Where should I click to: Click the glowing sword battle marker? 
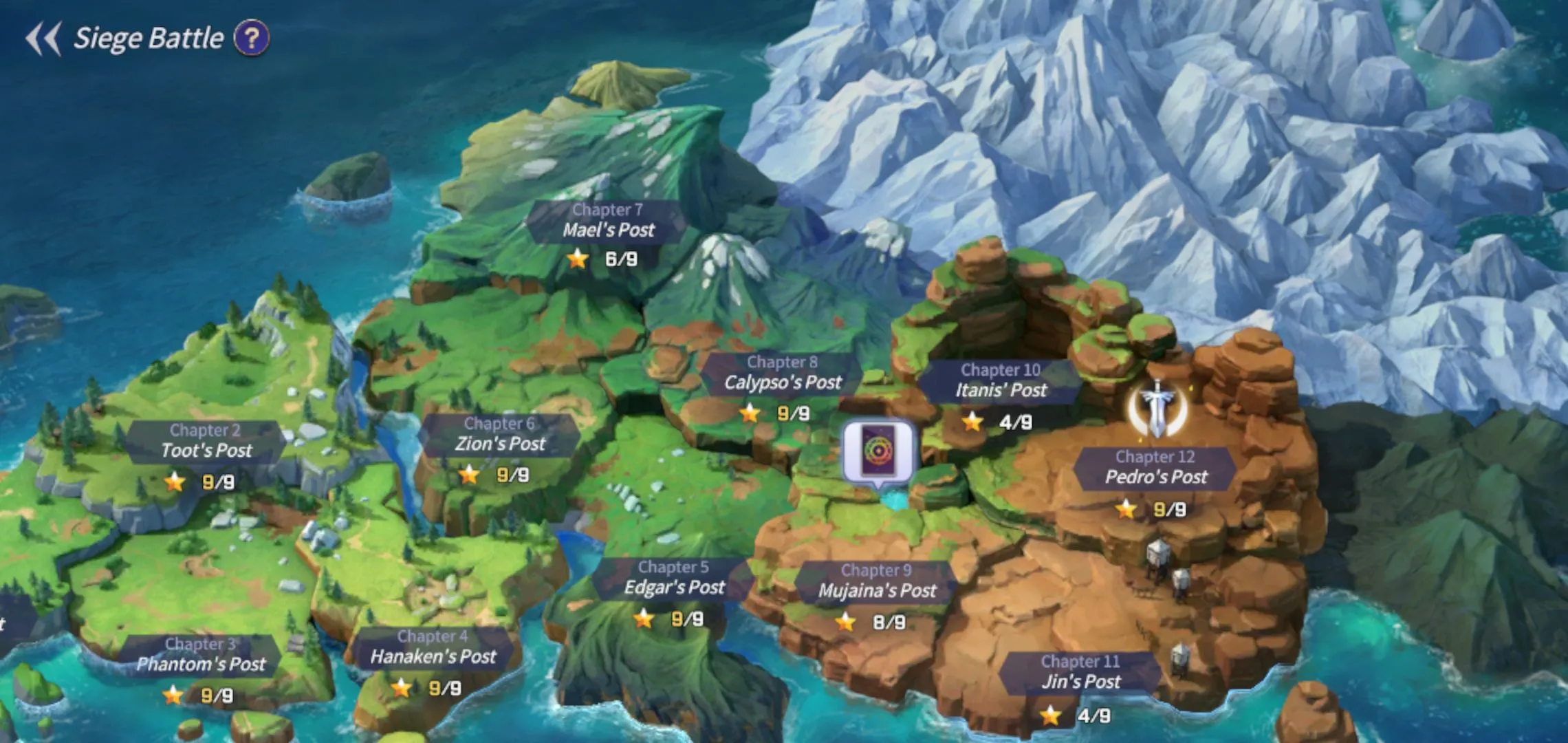(x=1158, y=409)
